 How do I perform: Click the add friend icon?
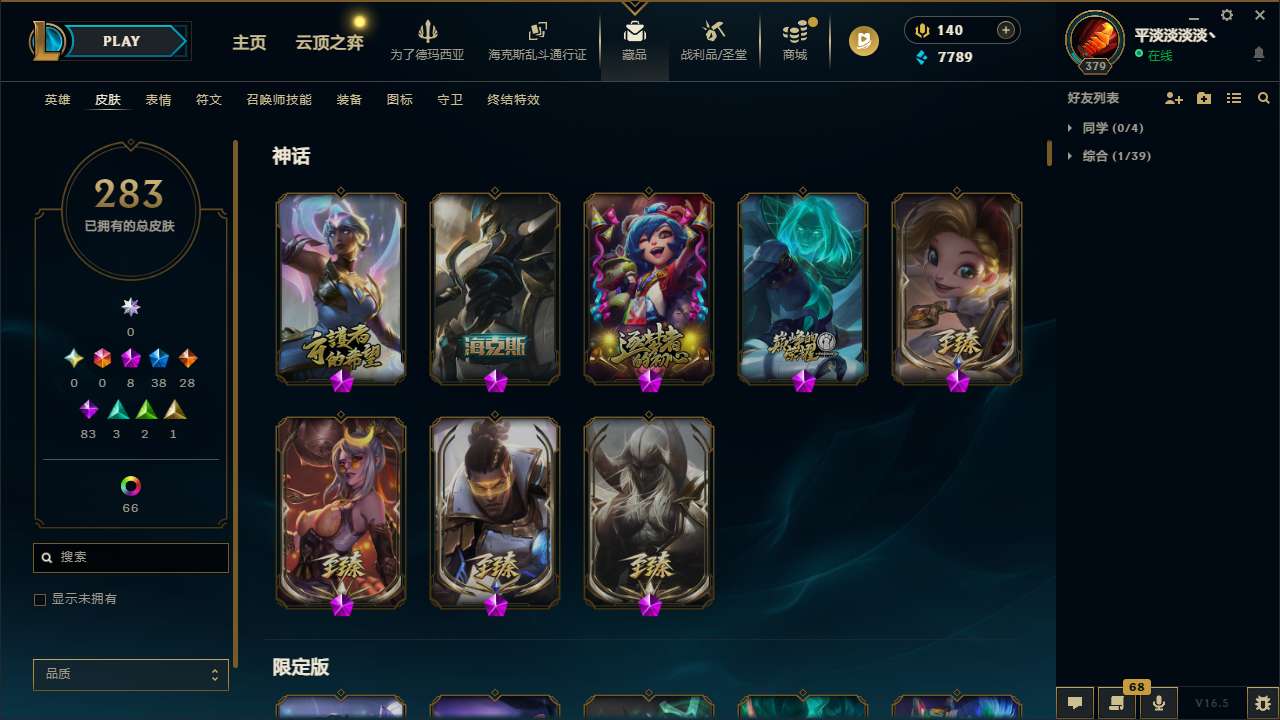tap(1172, 99)
